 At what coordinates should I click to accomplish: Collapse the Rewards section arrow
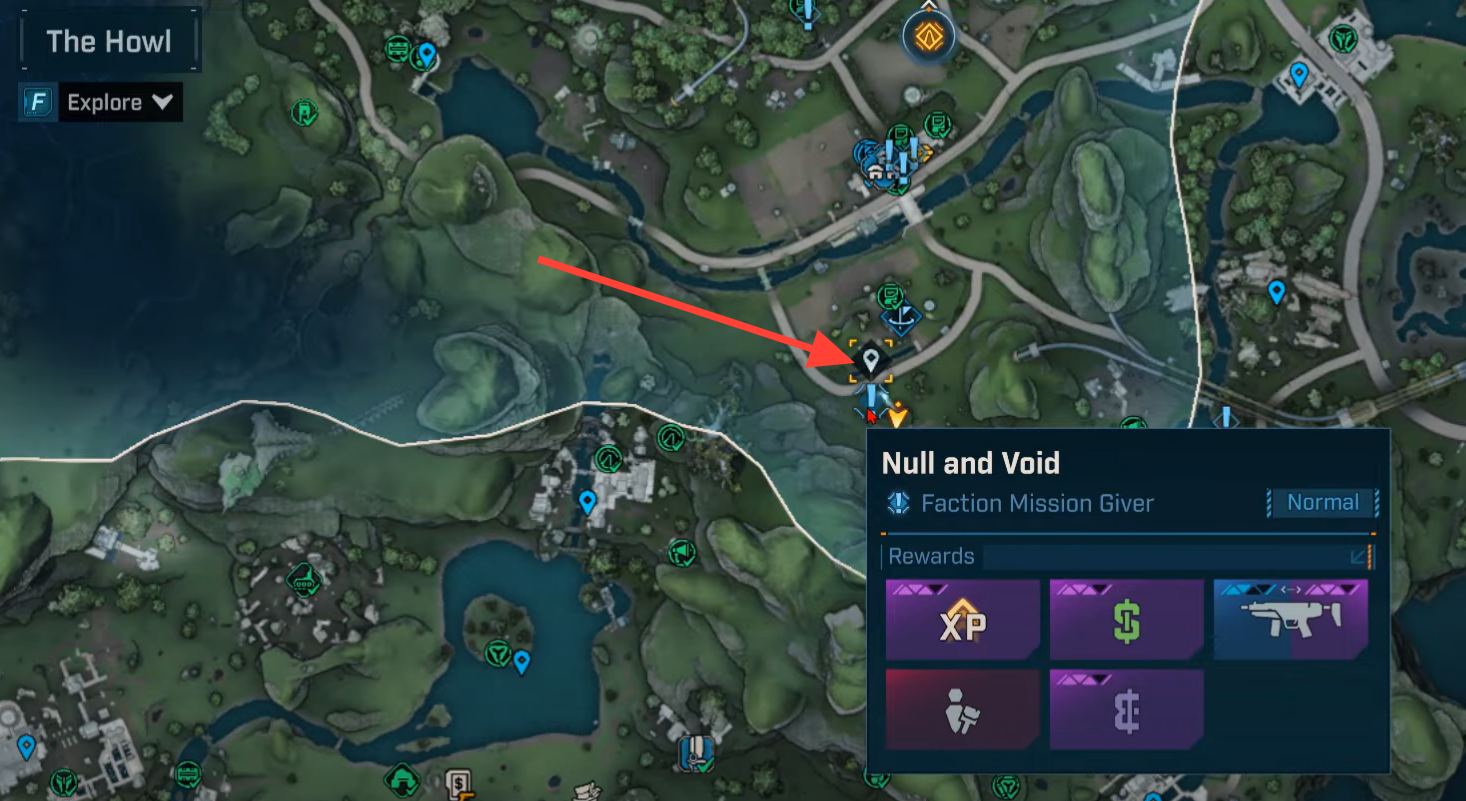1360,557
